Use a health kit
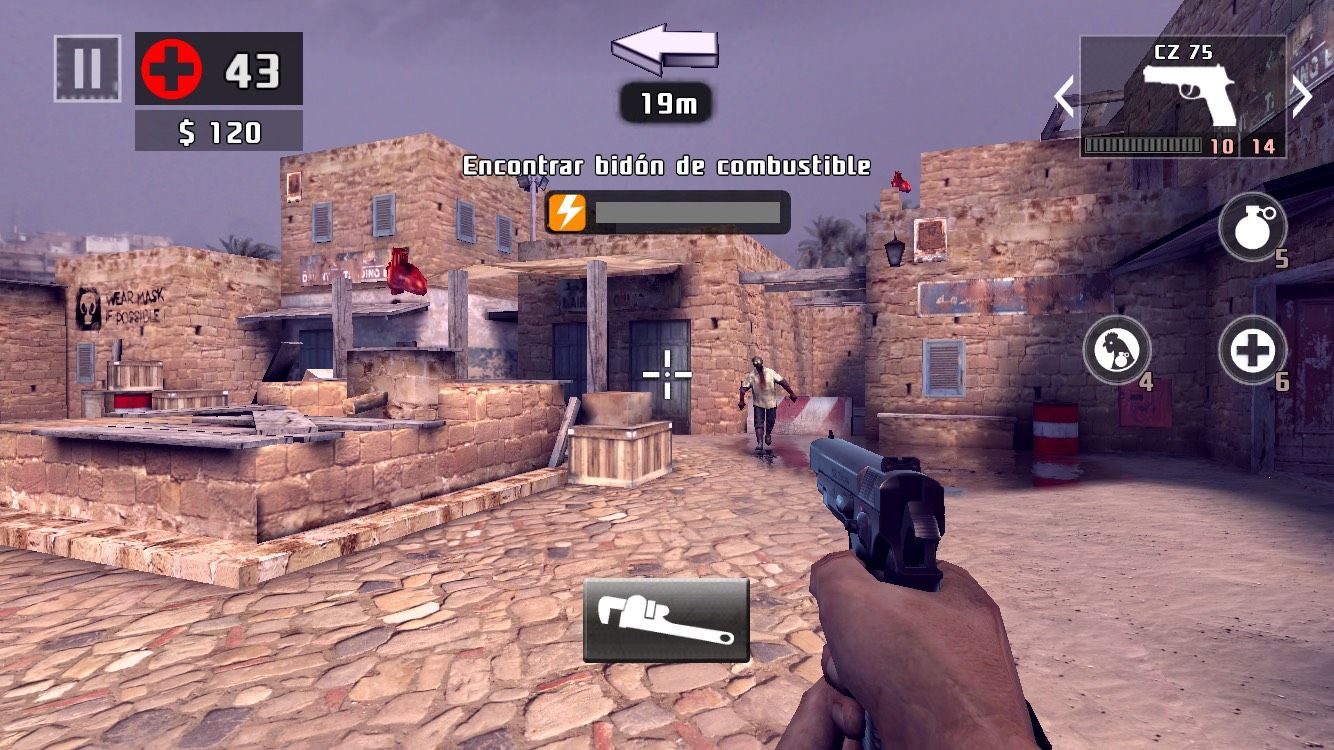 click(x=1252, y=349)
